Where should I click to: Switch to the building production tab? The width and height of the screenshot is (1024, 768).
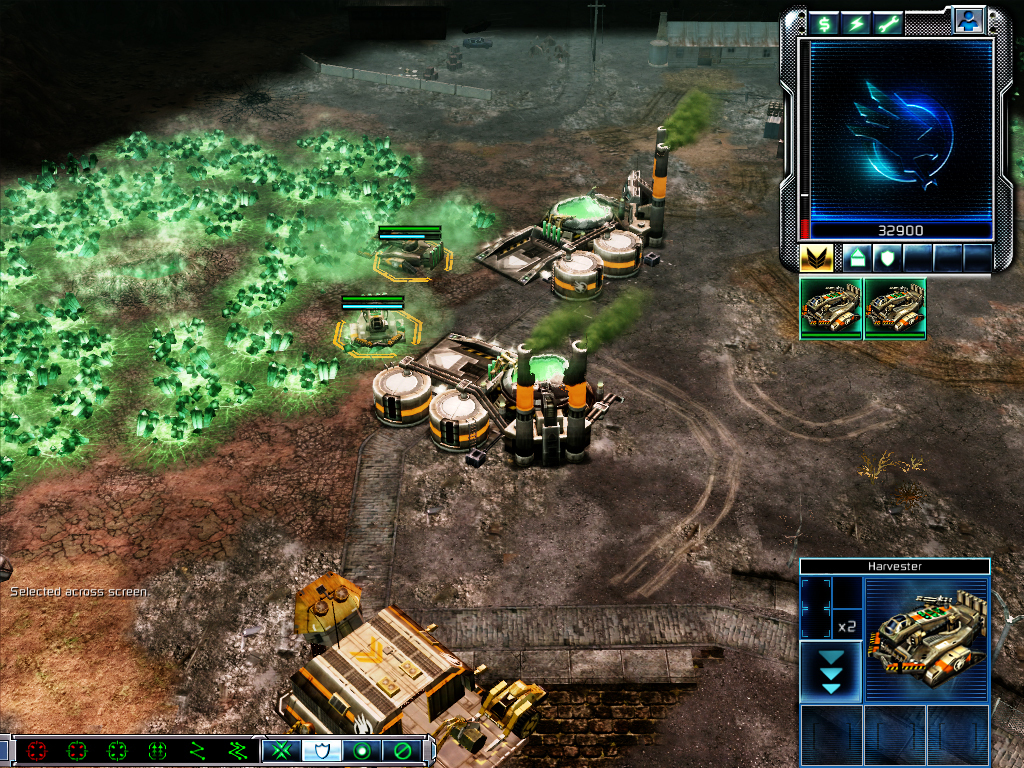857,258
